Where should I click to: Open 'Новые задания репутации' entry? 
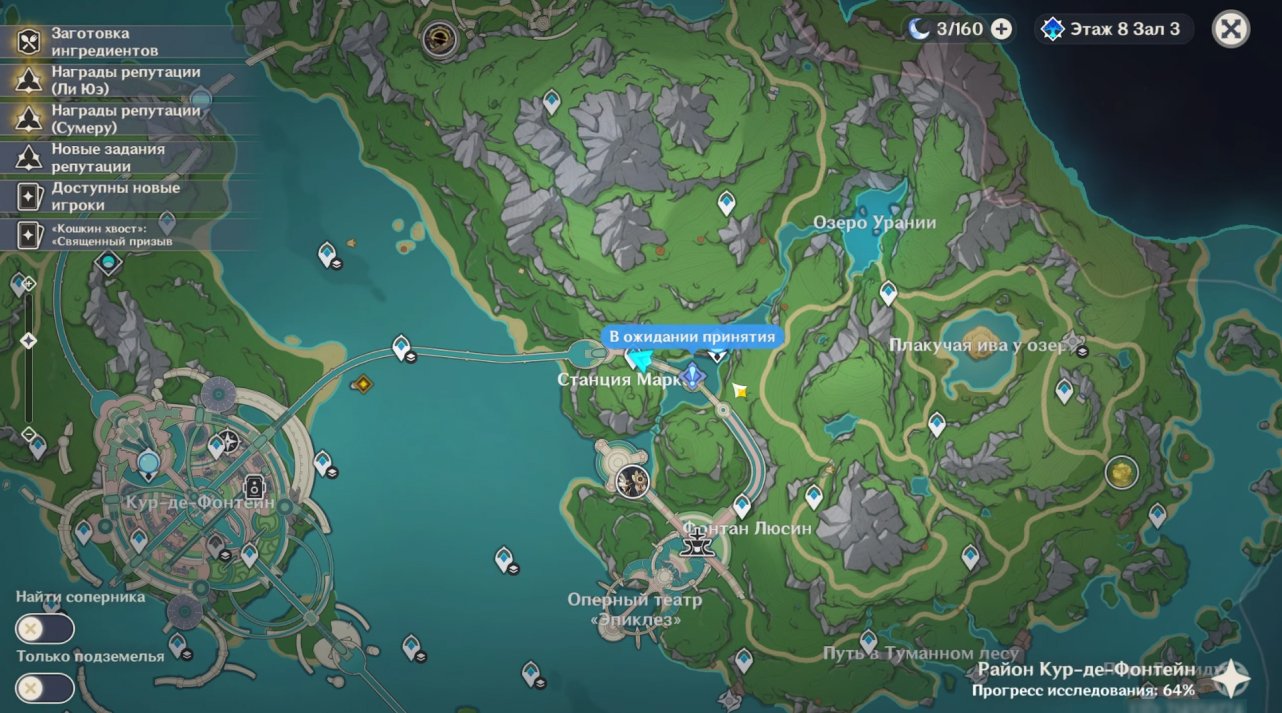pyautogui.click(x=105, y=158)
